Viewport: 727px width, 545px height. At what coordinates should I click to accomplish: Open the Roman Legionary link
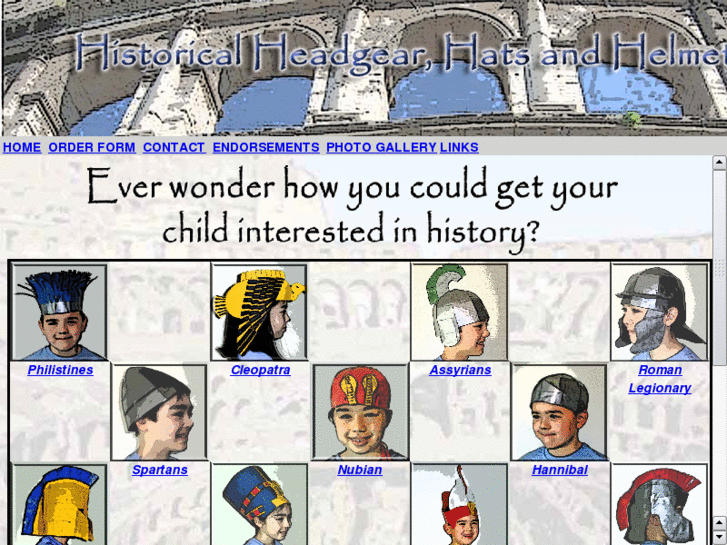click(x=660, y=379)
